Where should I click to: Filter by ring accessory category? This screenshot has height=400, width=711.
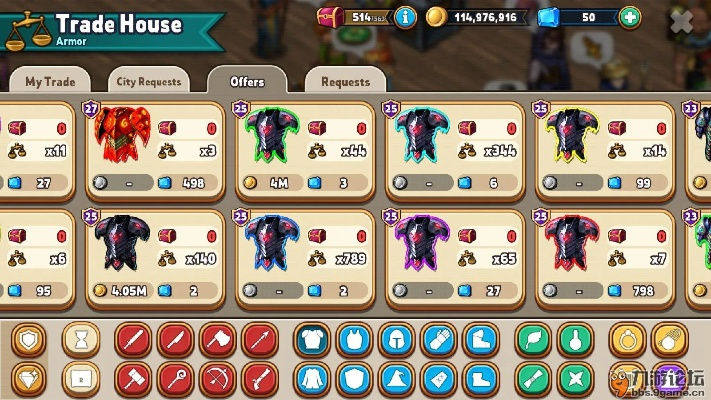pos(628,340)
